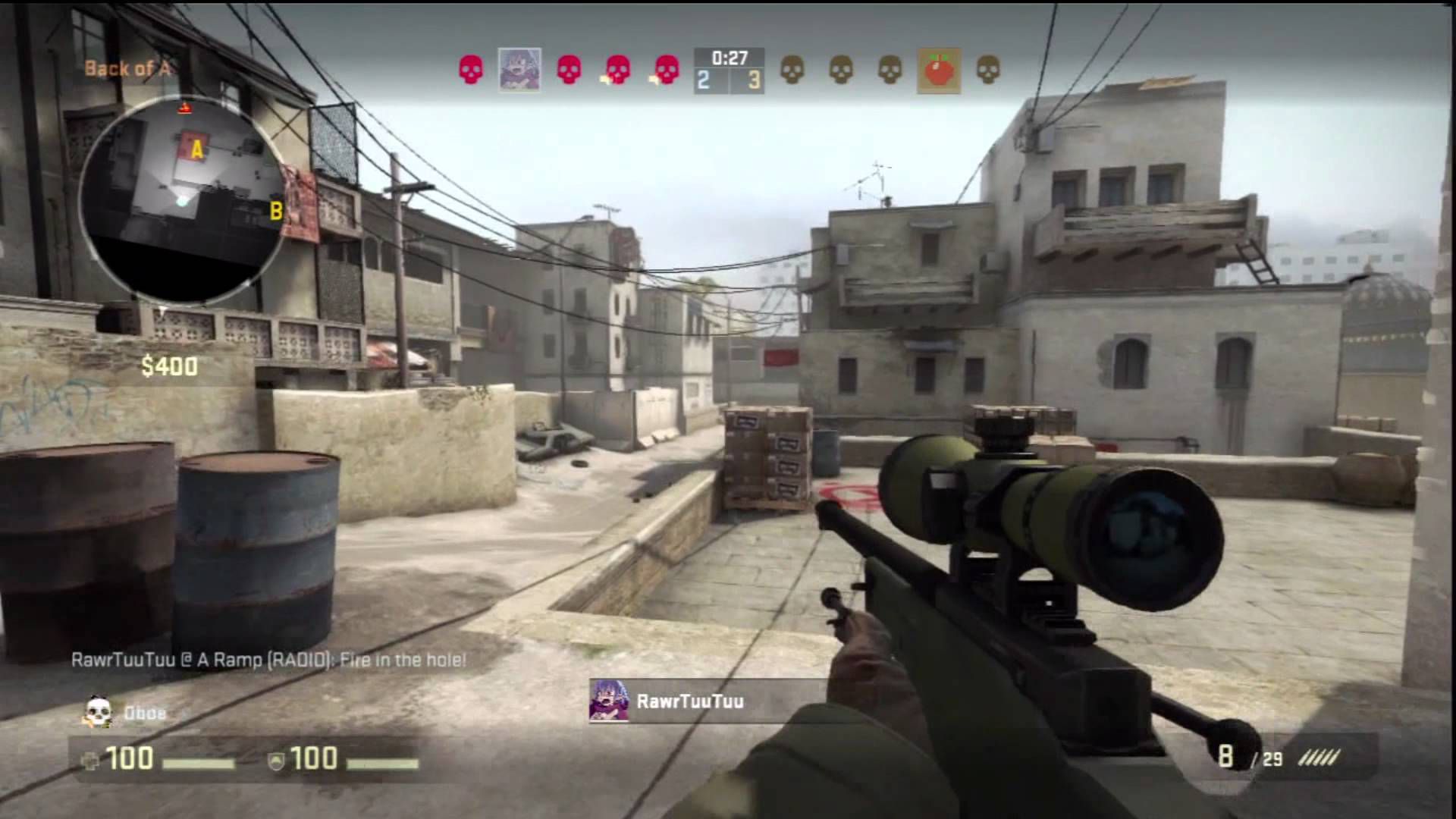The image size is (1456, 819).
Task: Click the tomato avatar on the CT side
Action: click(939, 71)
